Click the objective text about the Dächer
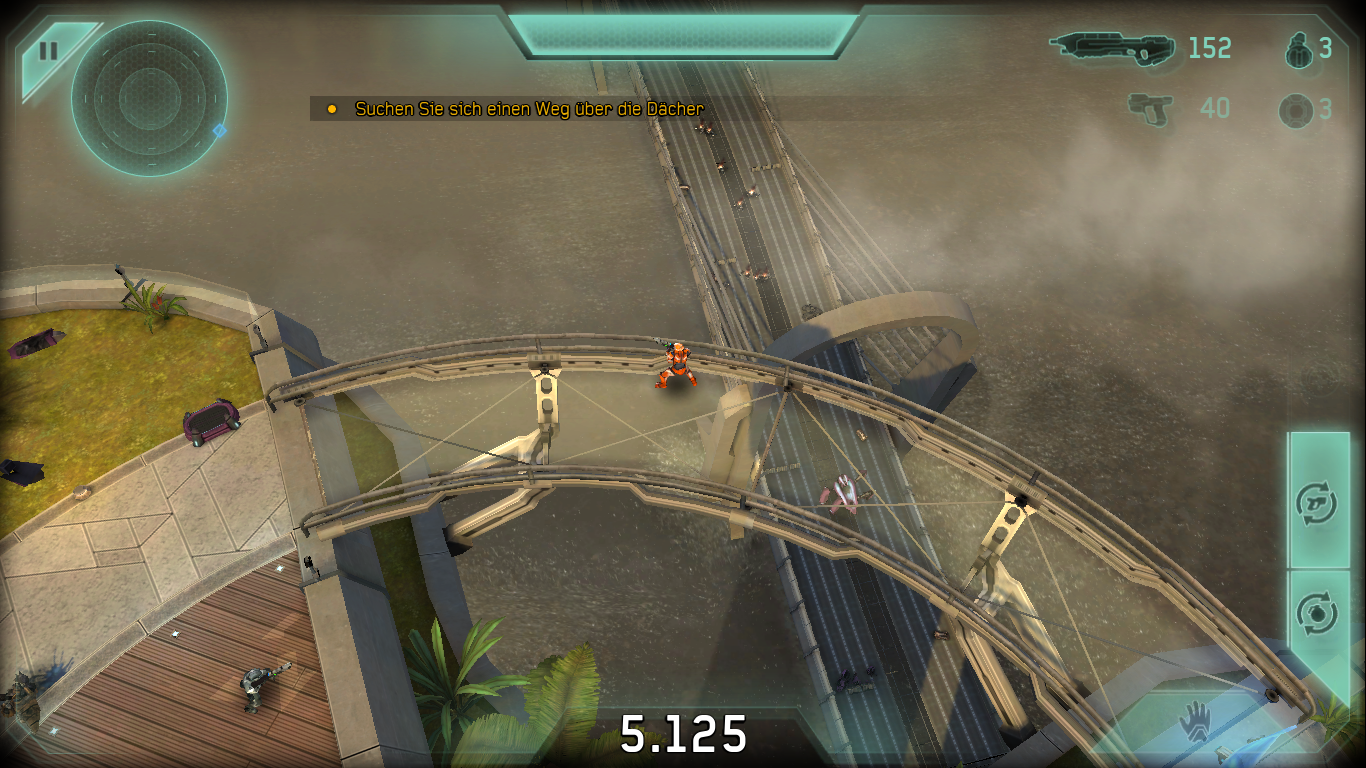This screenshot has width=1366, height=768. (529, 109)
